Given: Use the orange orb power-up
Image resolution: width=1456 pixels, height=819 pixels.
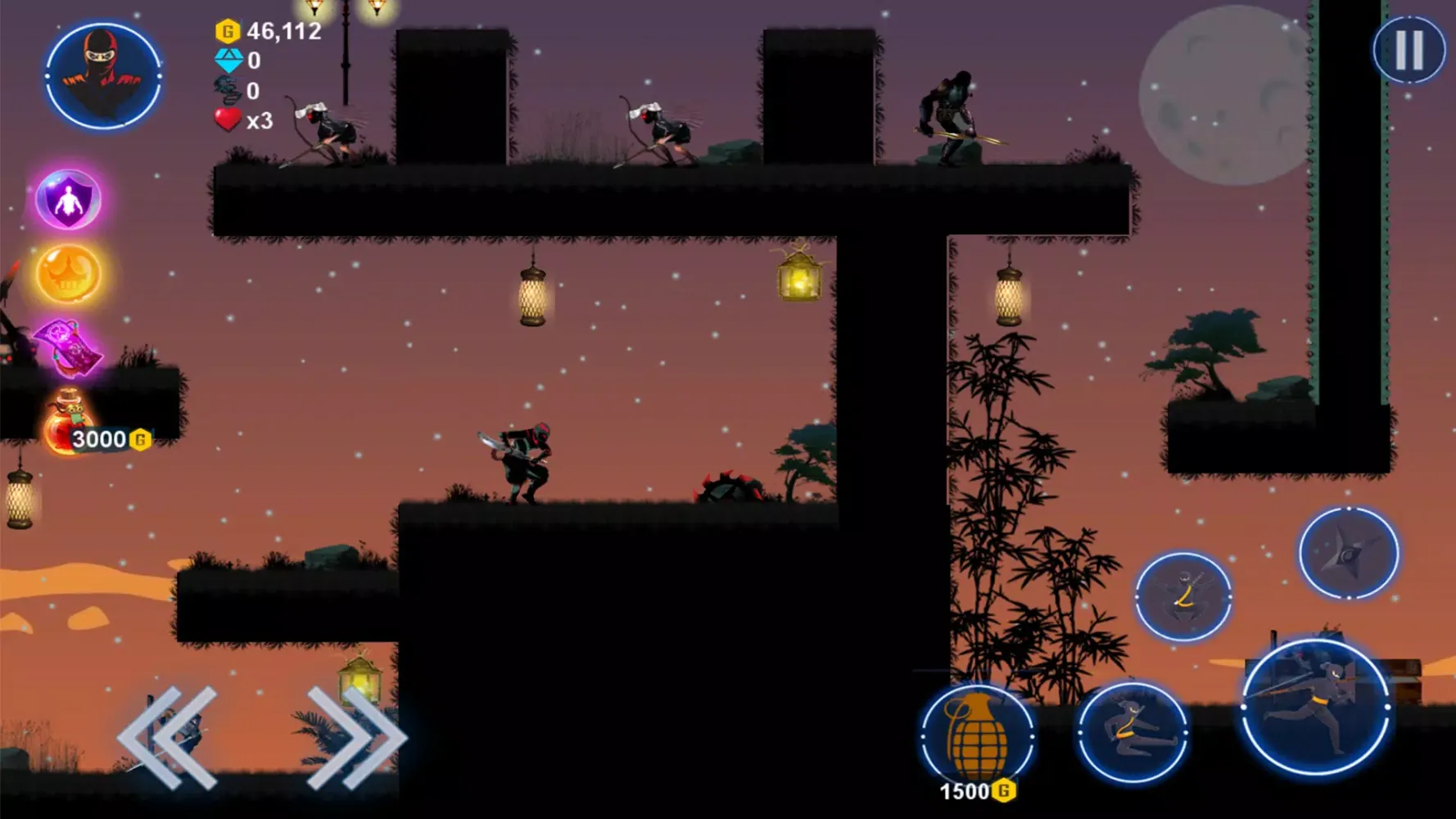Looking at the screenshot, I should pyautogui.click(x=68, y=274).
